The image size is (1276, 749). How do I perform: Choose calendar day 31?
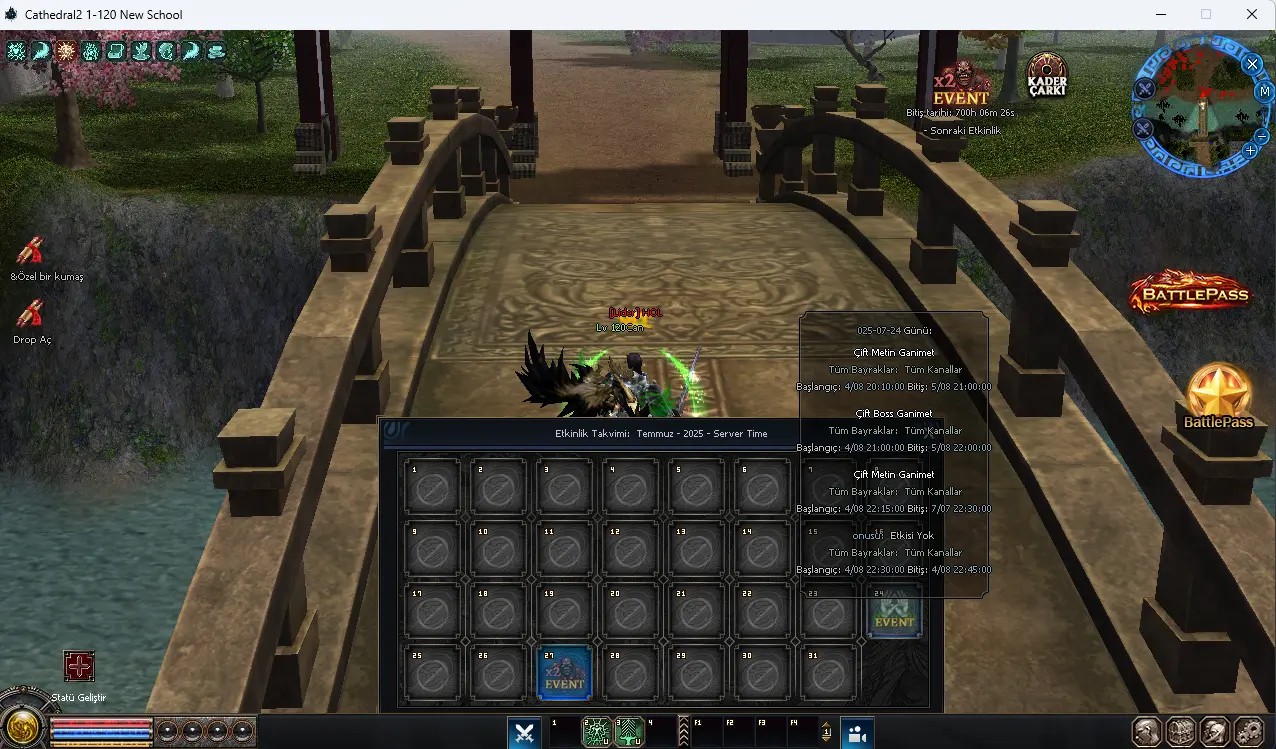pos(828,673)
